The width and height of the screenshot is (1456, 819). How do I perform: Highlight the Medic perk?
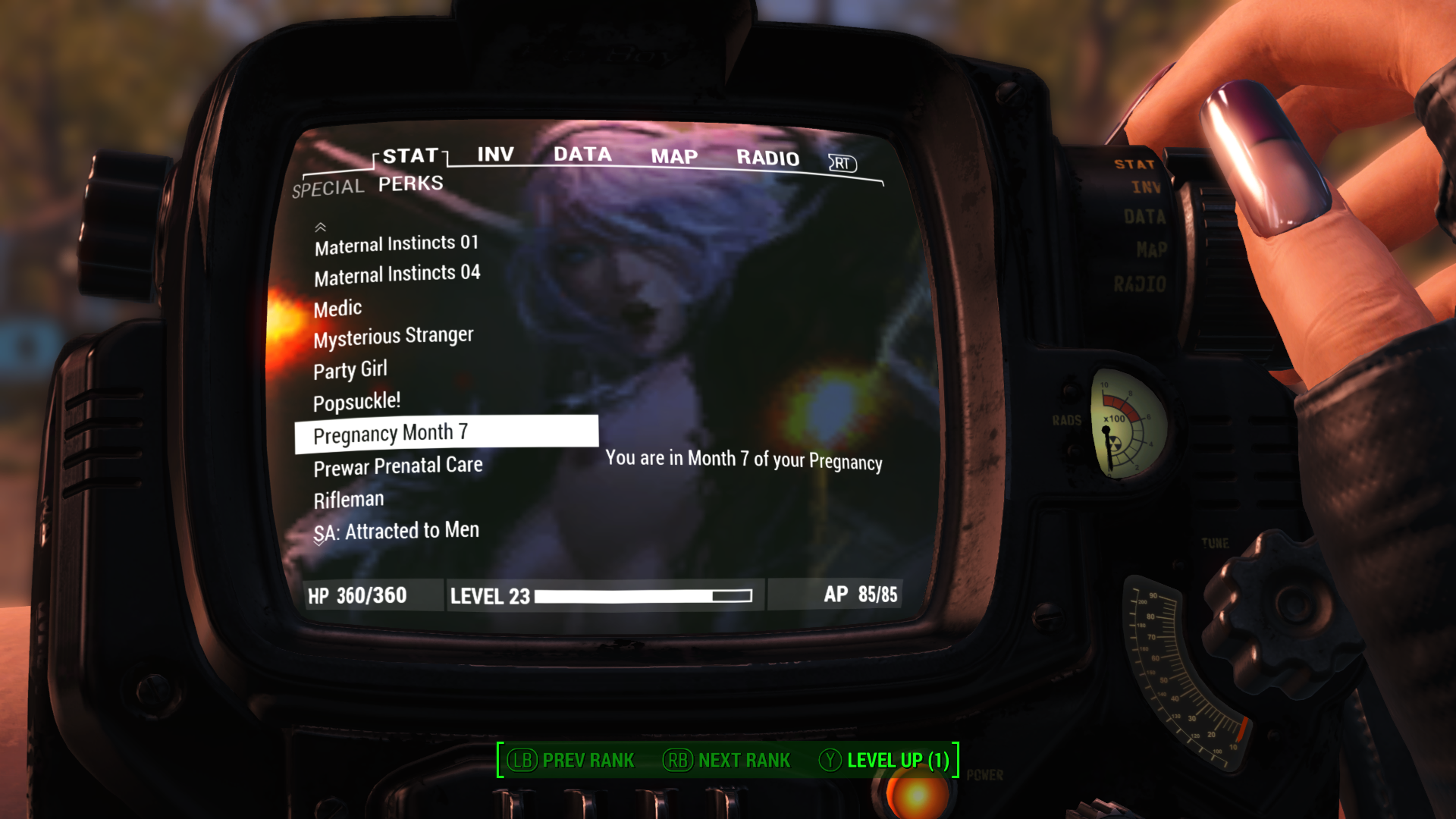(x=337, y=309)
